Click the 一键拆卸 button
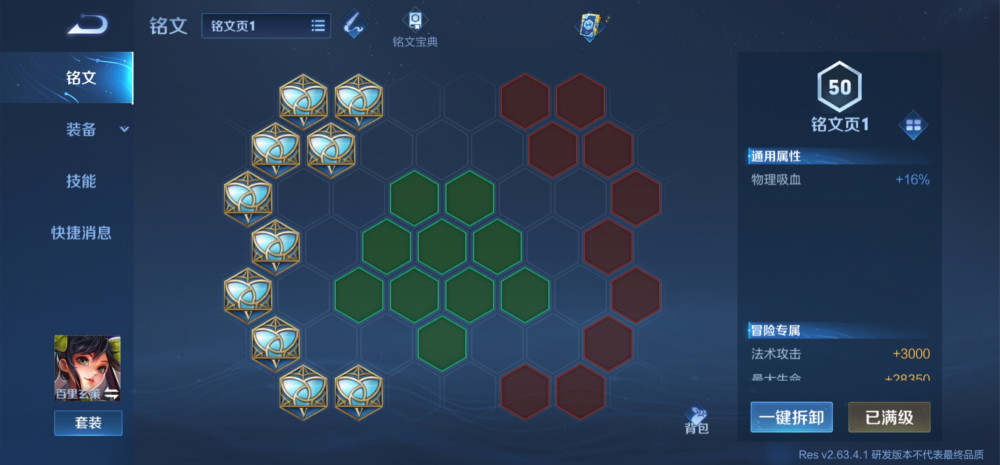 [791, 417]
